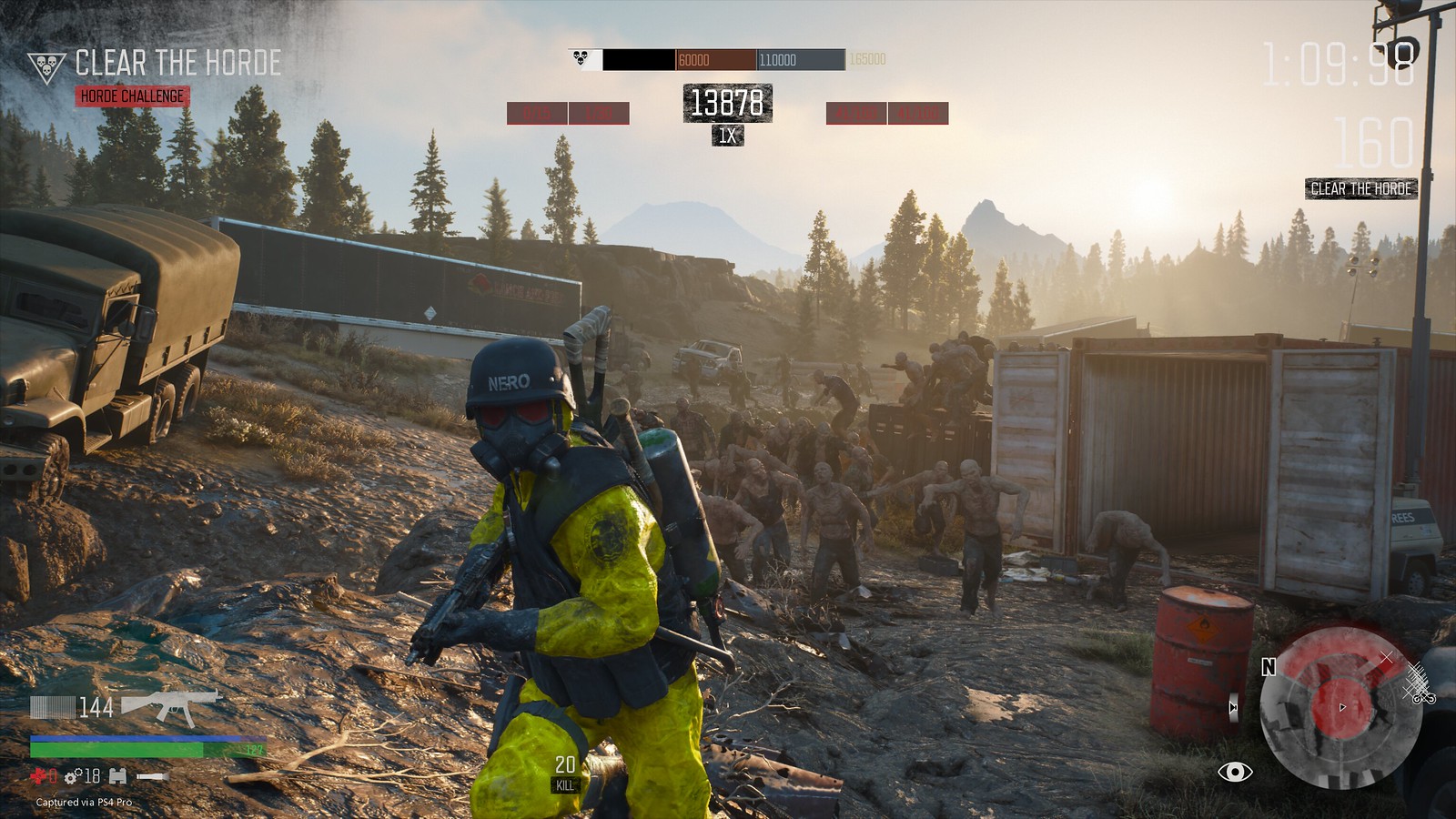Toggle the eye stealth indicator
1456x819 pixels.
1236,773
